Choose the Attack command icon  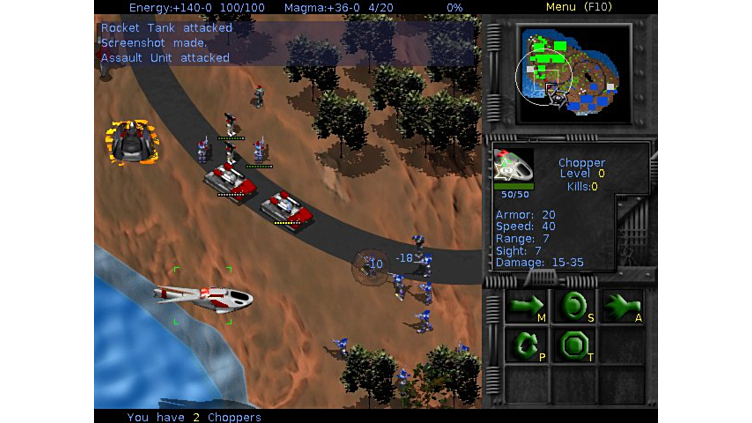[622, 306]
